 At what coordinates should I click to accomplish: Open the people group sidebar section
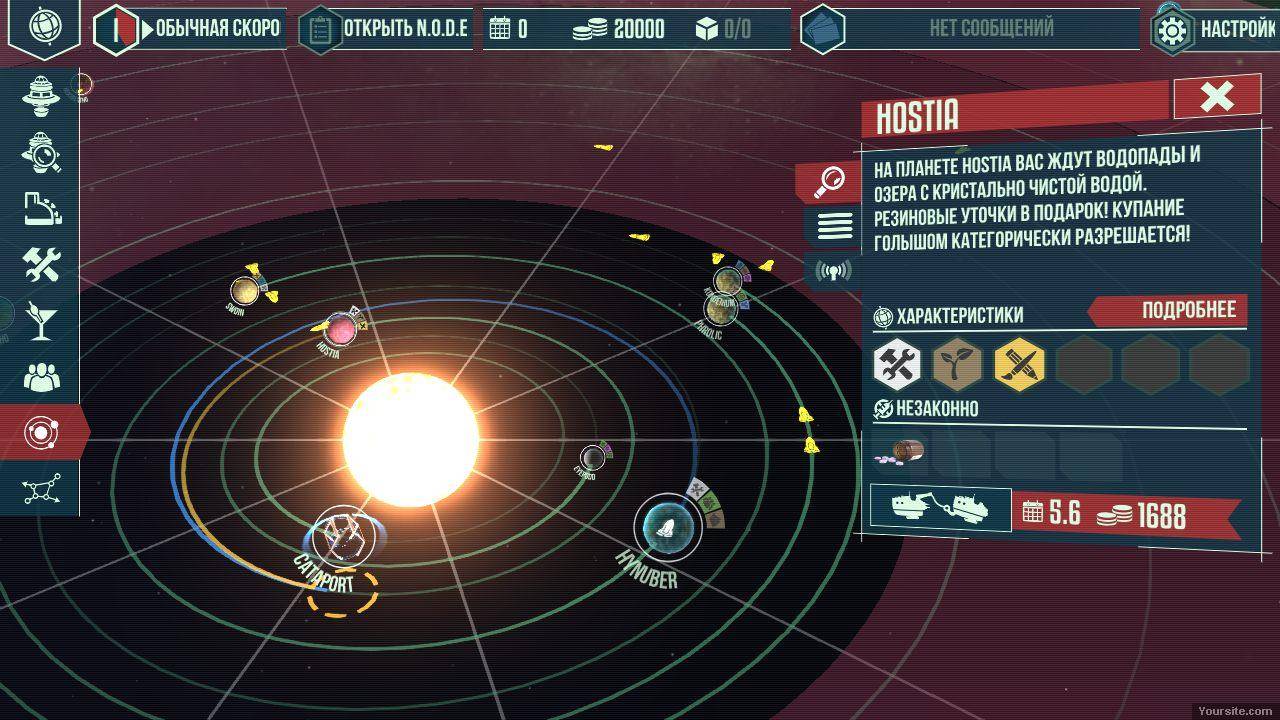coord(42,377)
